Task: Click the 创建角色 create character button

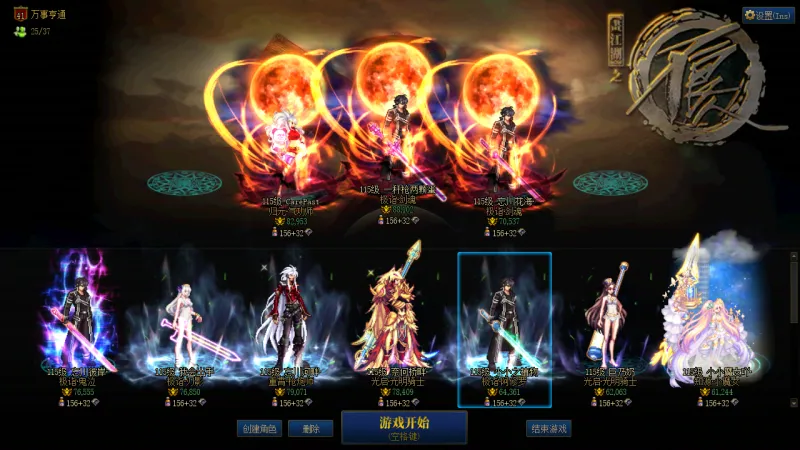Action: 260,428
